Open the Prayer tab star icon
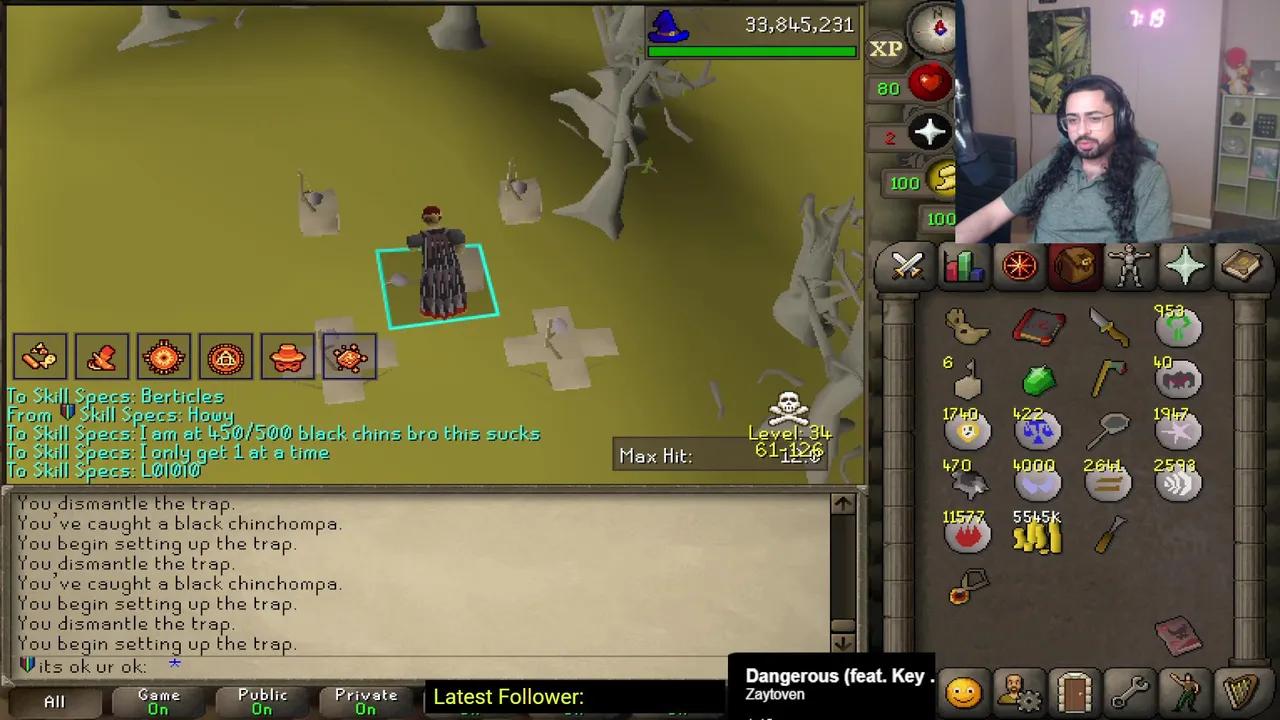Image resolution: width=1280 pixels, height=720 pixels. pos(1186,265)
